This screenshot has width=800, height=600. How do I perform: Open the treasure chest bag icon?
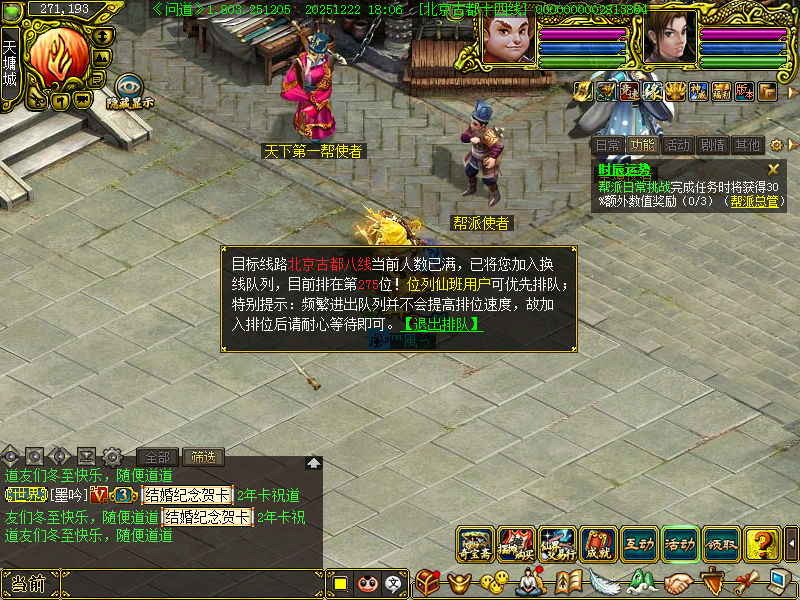[x=429, y=581]
